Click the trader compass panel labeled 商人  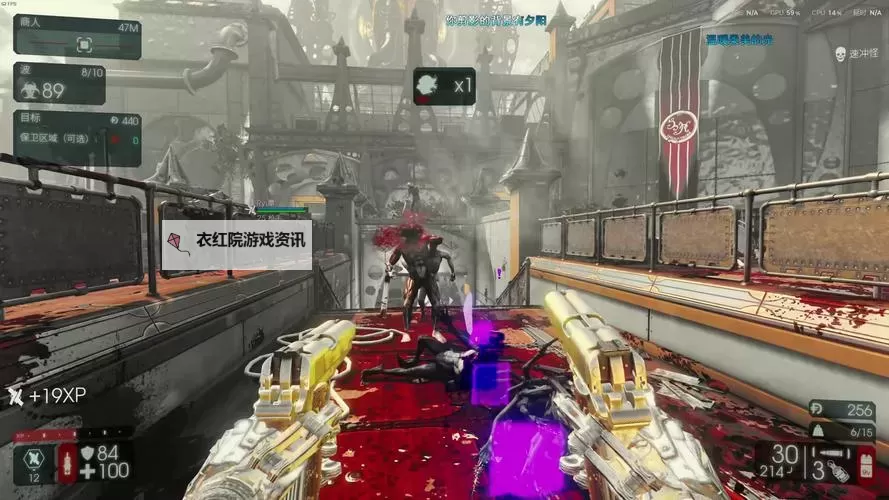point(77,37)
